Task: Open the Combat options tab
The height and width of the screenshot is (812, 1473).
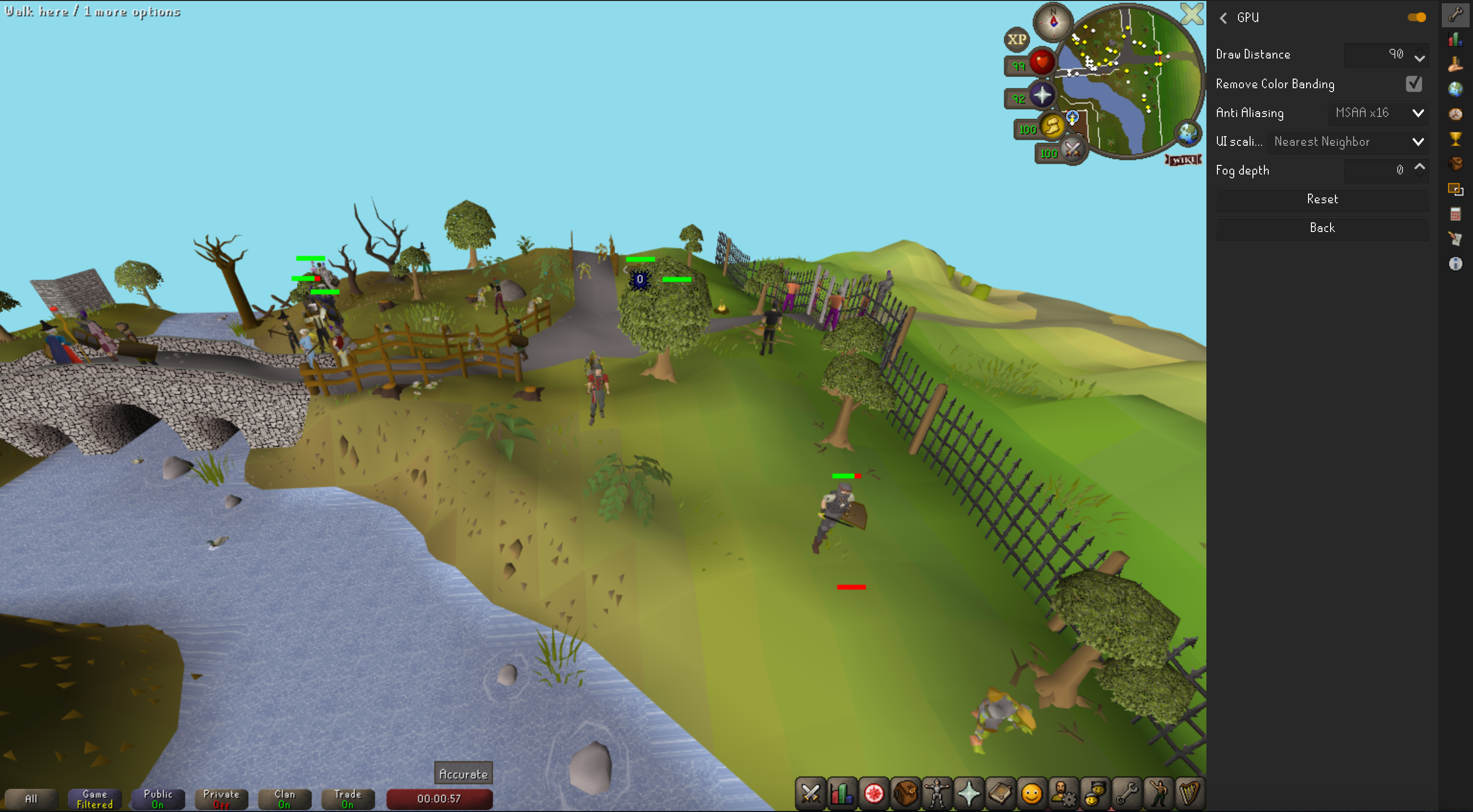Action: (x=810, y=794)
